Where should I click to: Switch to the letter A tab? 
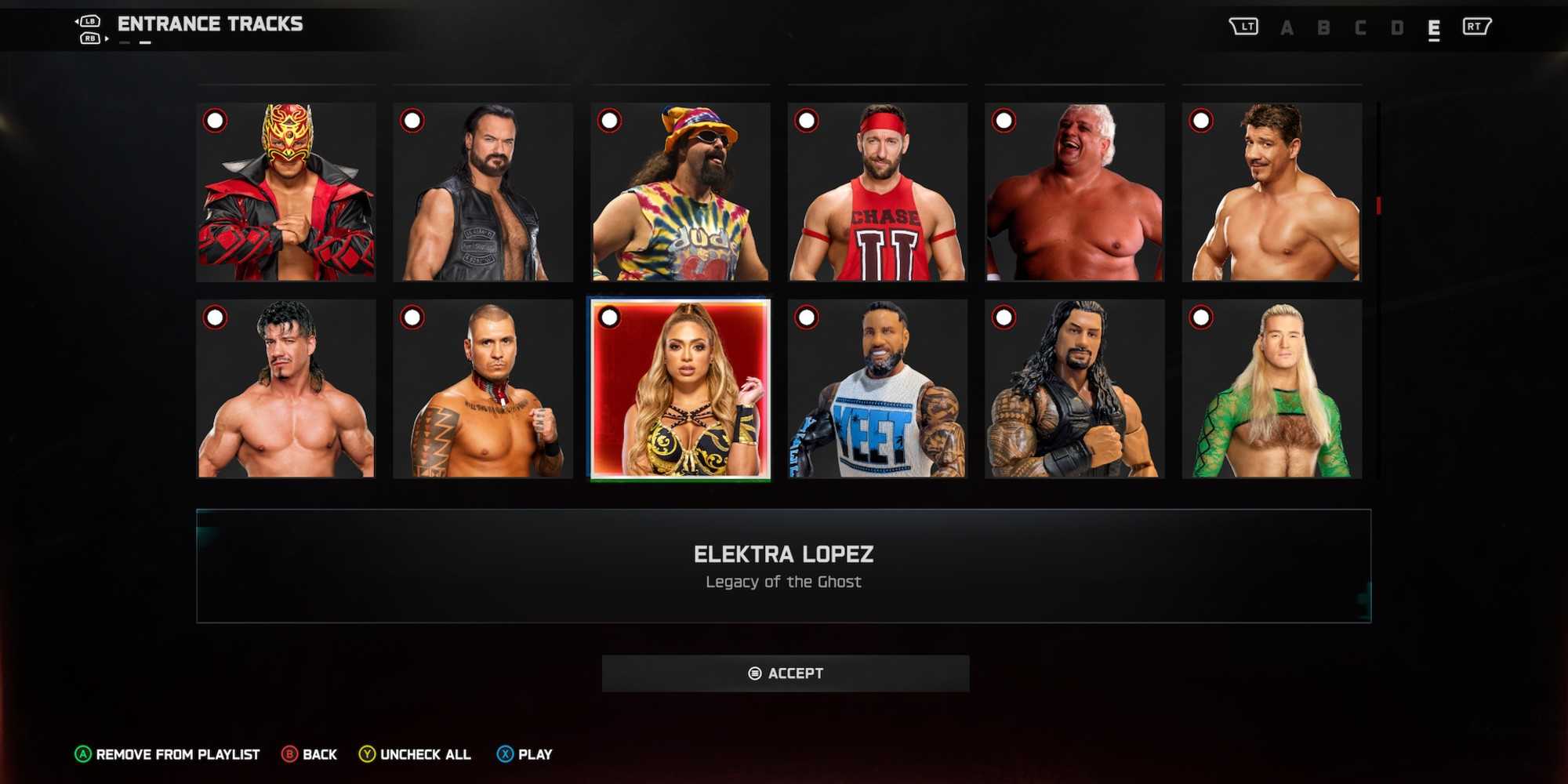point(1288,26)
